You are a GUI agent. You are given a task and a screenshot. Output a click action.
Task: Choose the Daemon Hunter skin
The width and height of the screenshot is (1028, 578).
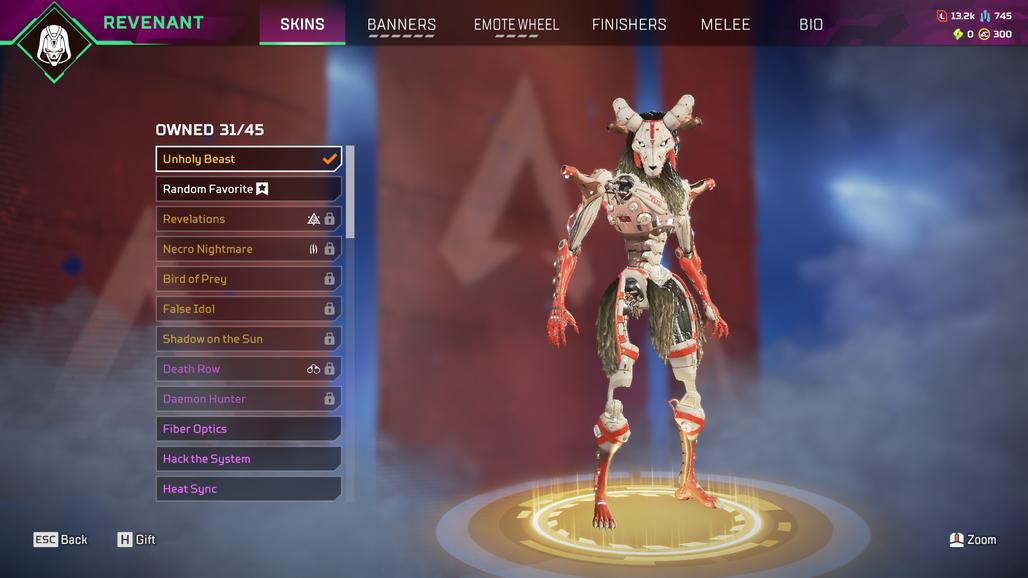click(248, 399)
